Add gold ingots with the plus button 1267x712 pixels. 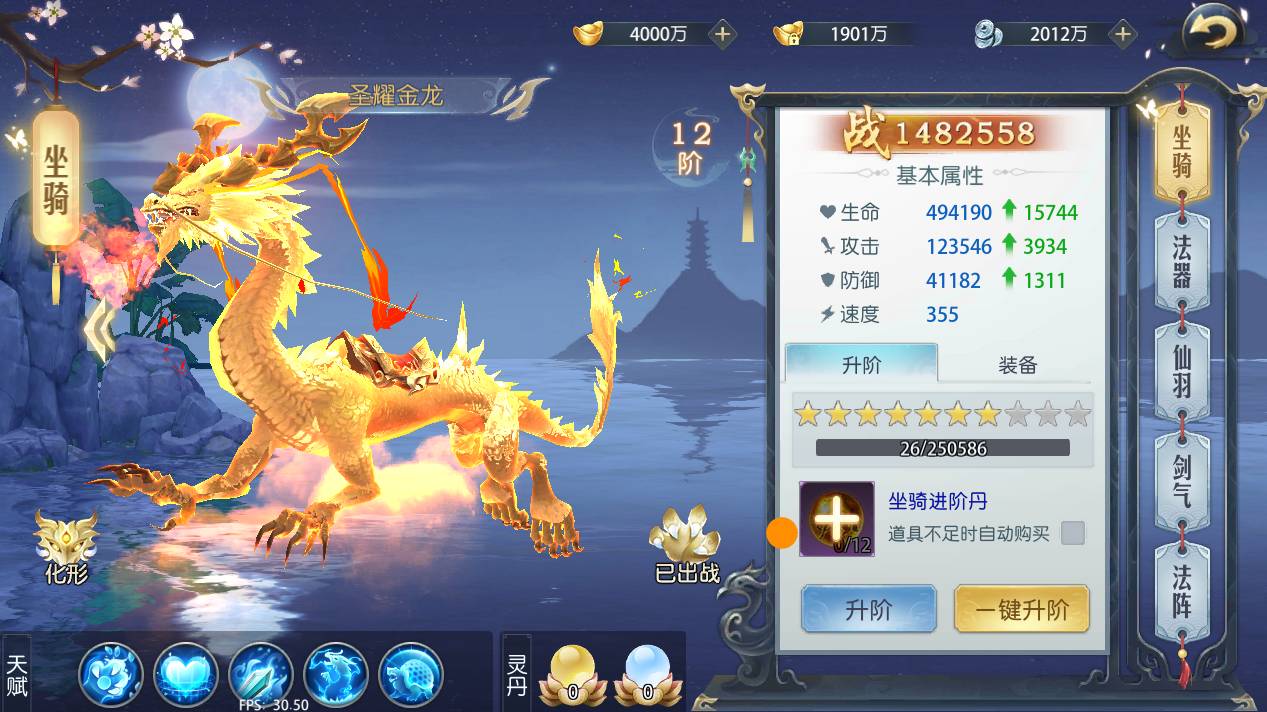click(722, 34)
